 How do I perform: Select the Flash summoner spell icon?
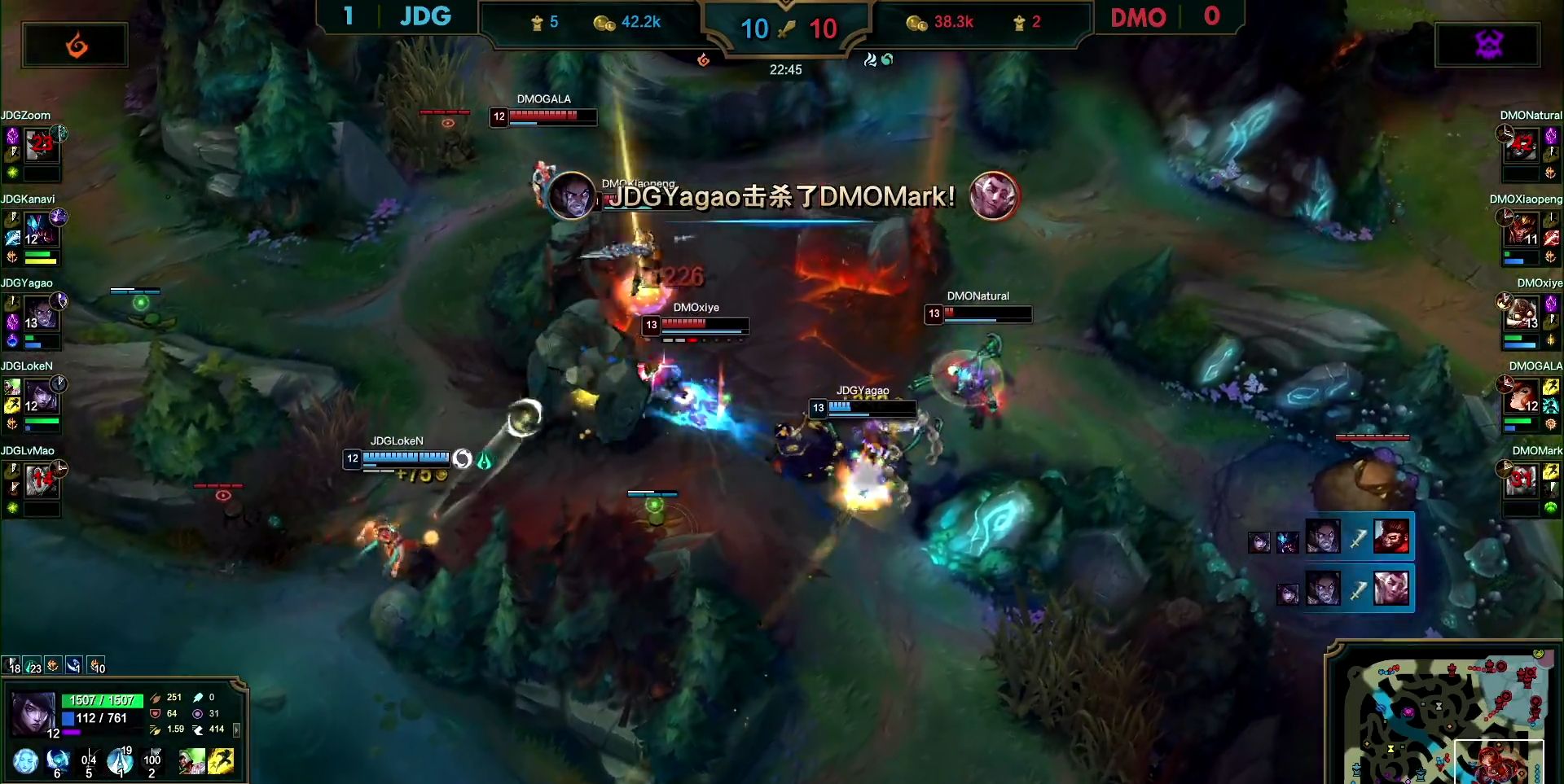click(222, 763)
